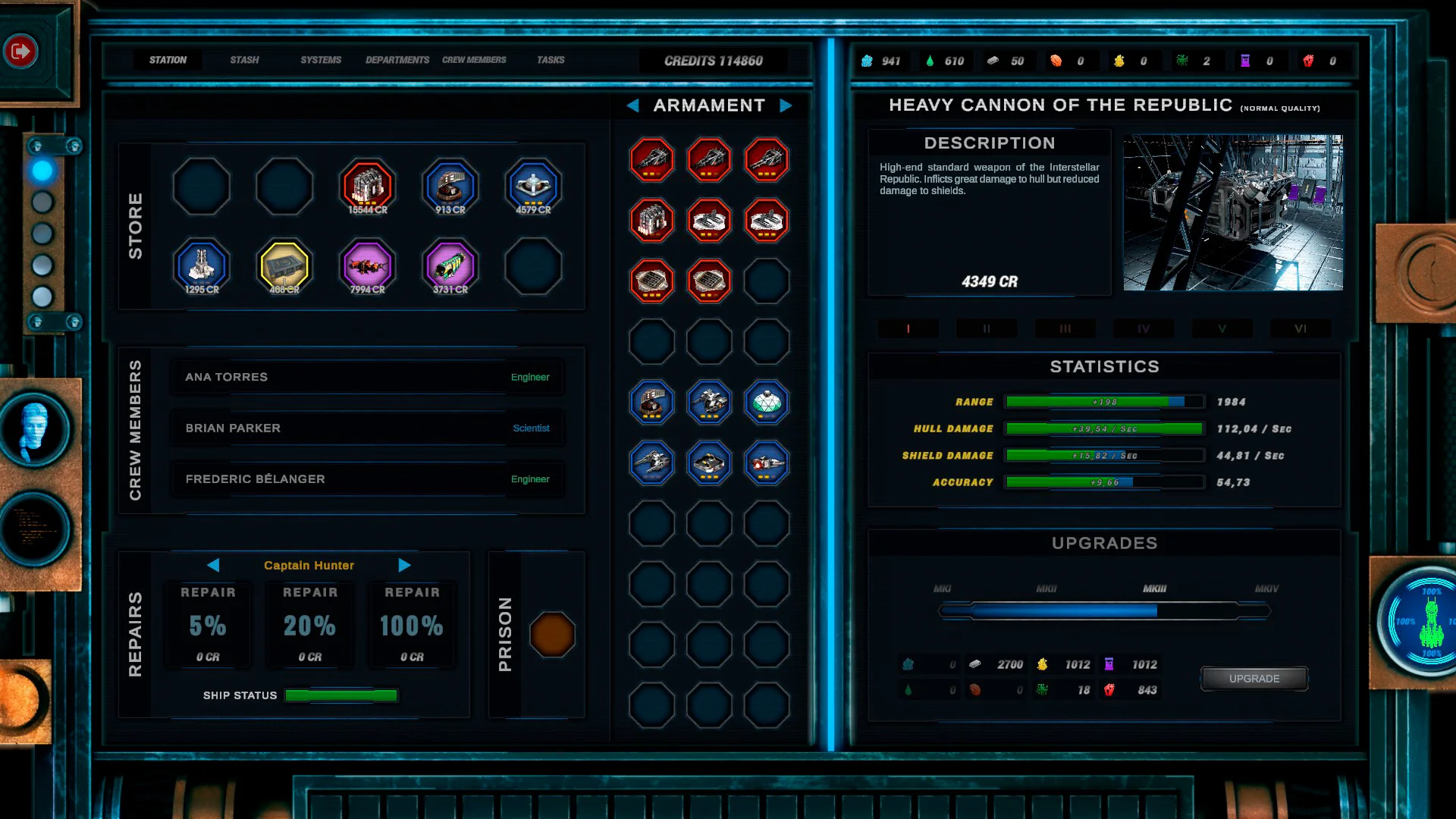1456x819 pixels.
Task: Show the Crew Members tab
Action: pyautogui.click(x=474, y=60)
